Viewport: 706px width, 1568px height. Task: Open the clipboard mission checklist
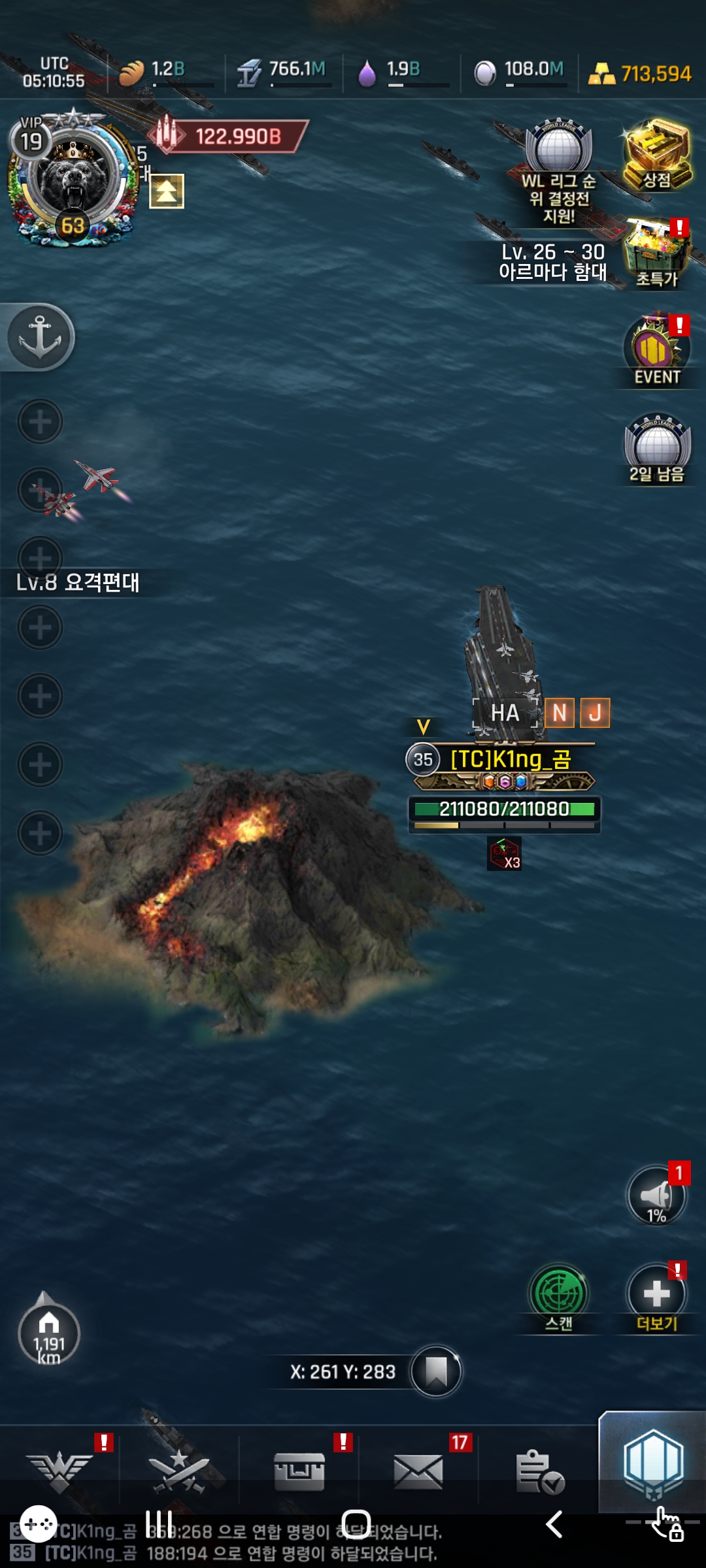point(539,1471)
